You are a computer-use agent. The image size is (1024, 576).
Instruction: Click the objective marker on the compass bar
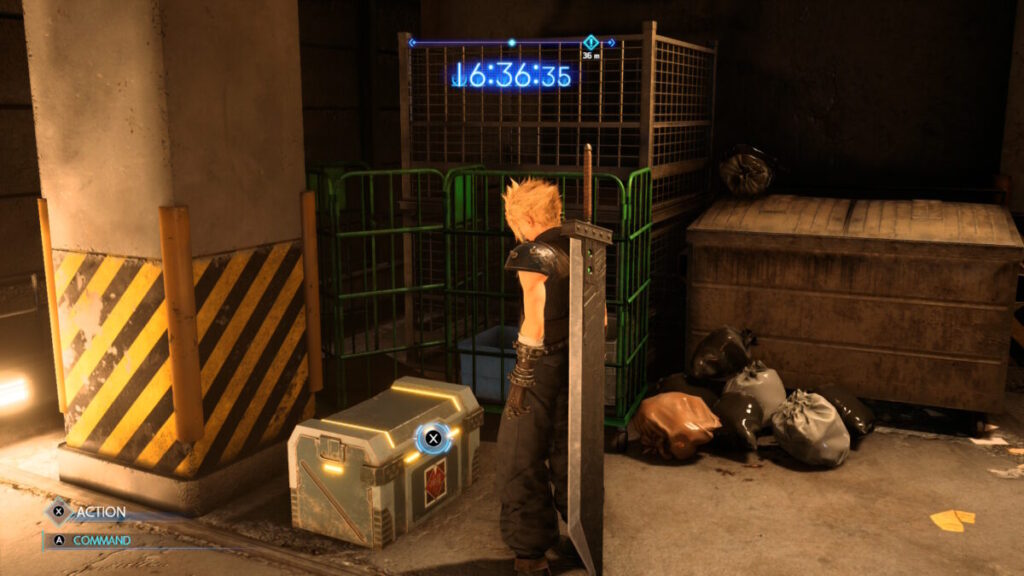[x=590, y=42]
